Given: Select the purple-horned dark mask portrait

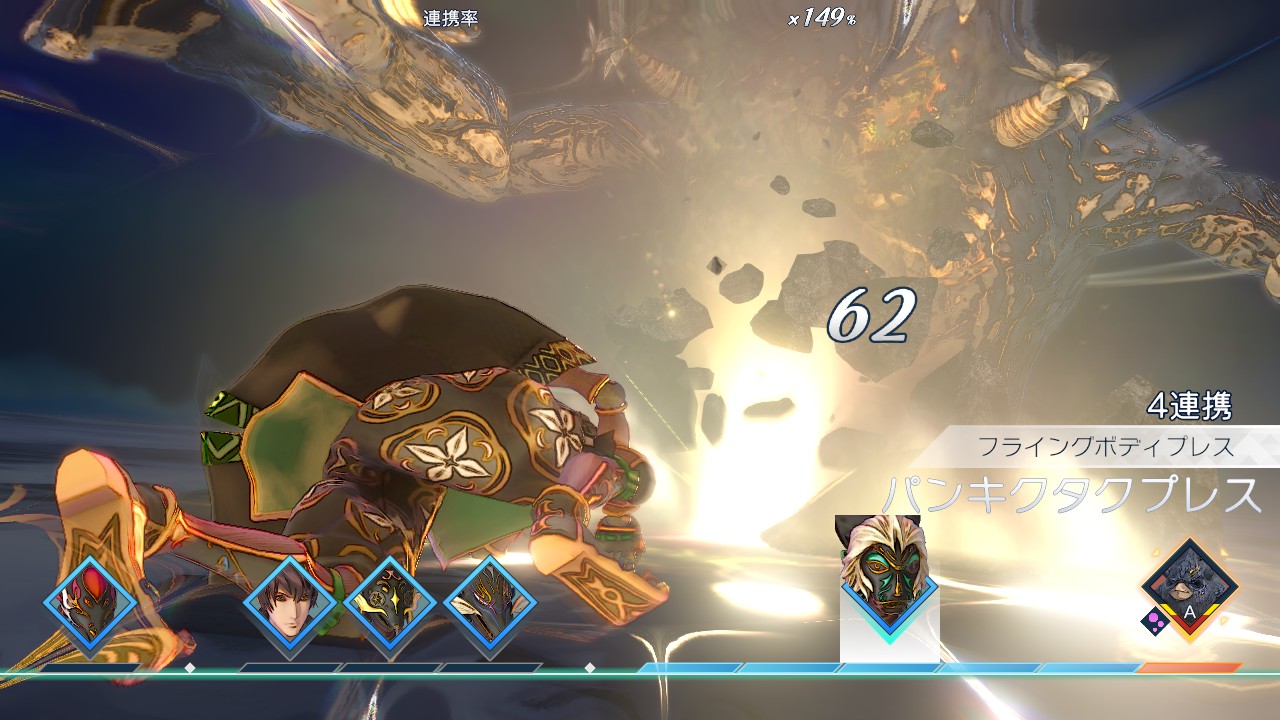Looking at the screenshot, I should click(490, 603).
